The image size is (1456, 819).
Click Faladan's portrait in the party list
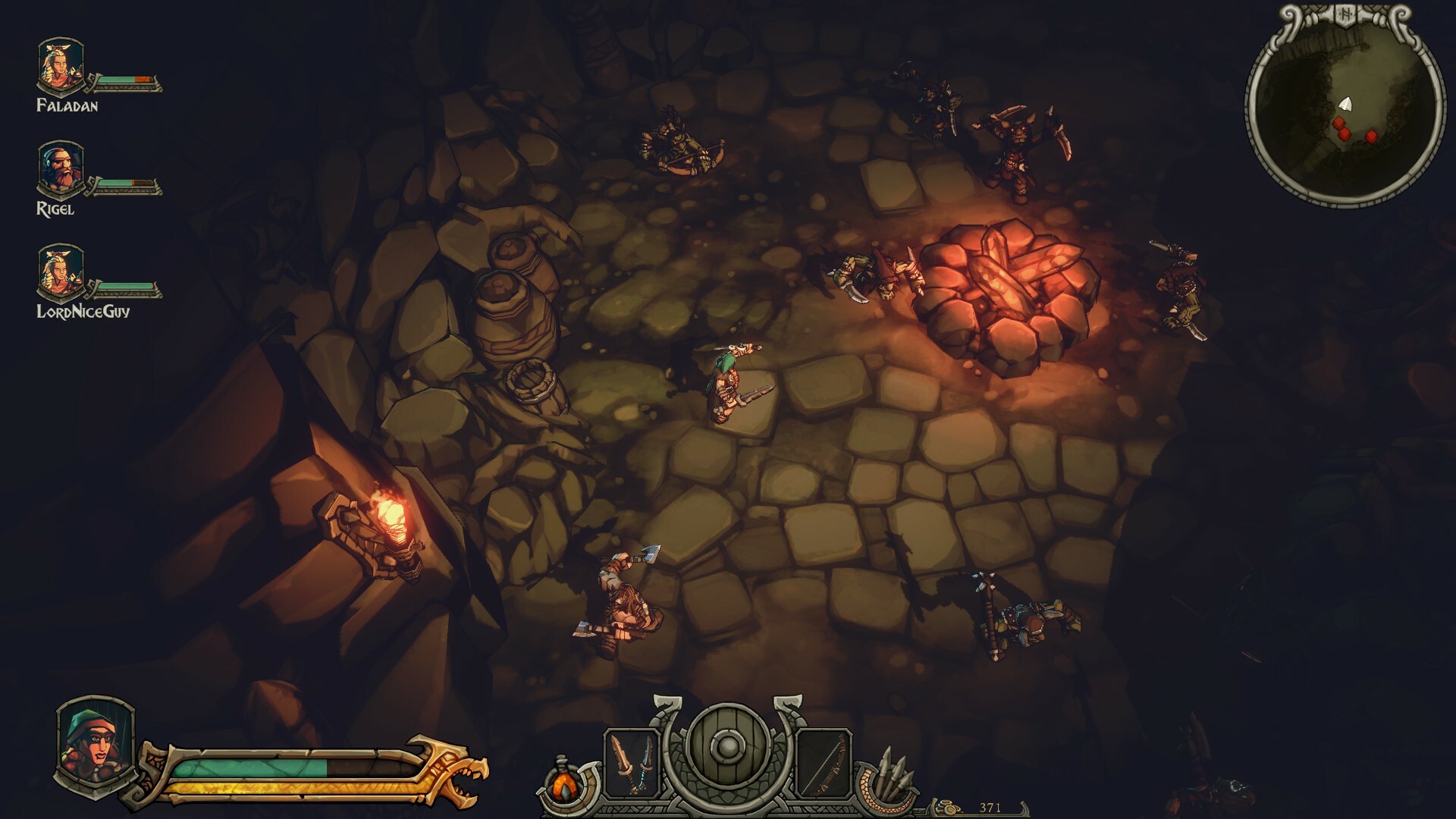(x=59, y=64)
